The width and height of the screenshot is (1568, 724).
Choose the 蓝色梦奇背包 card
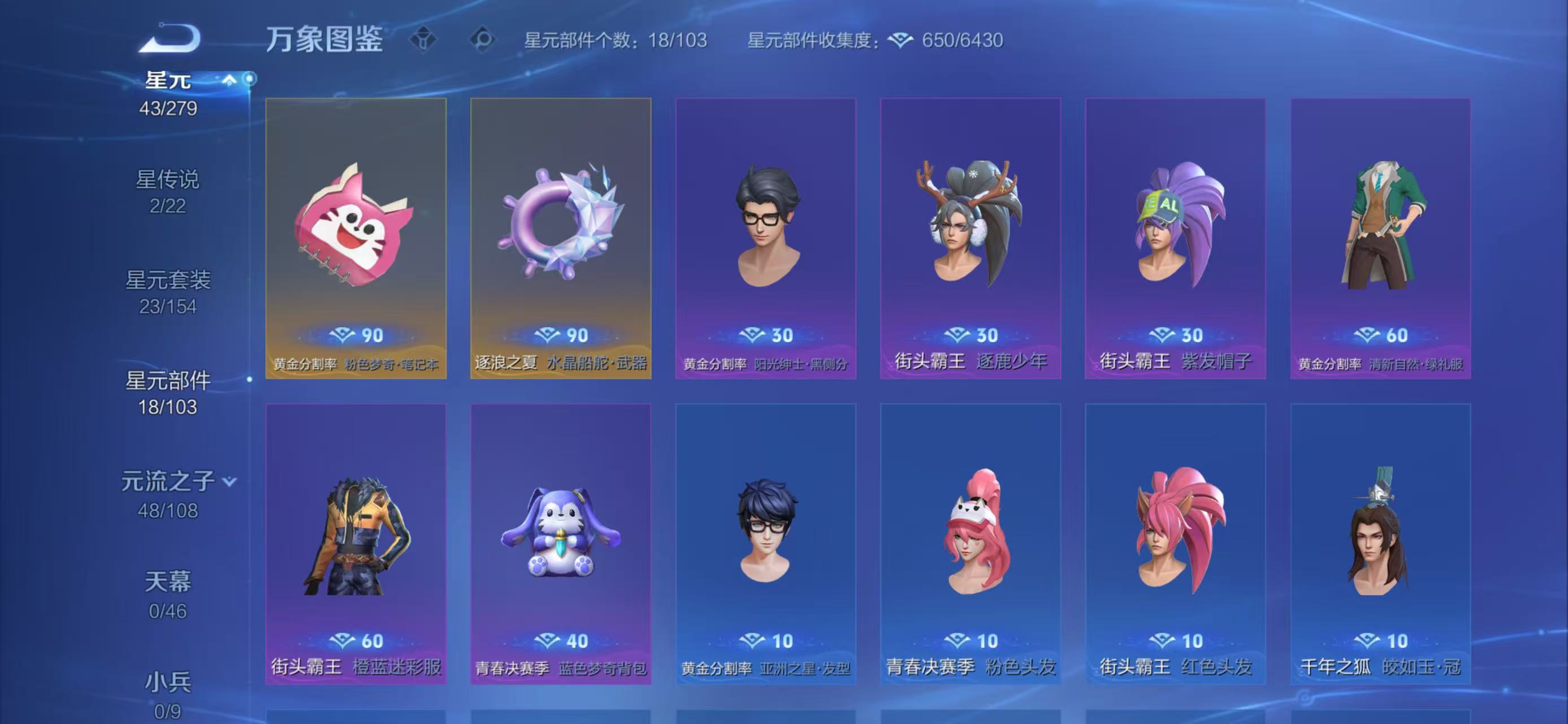(x=561, y=544)
